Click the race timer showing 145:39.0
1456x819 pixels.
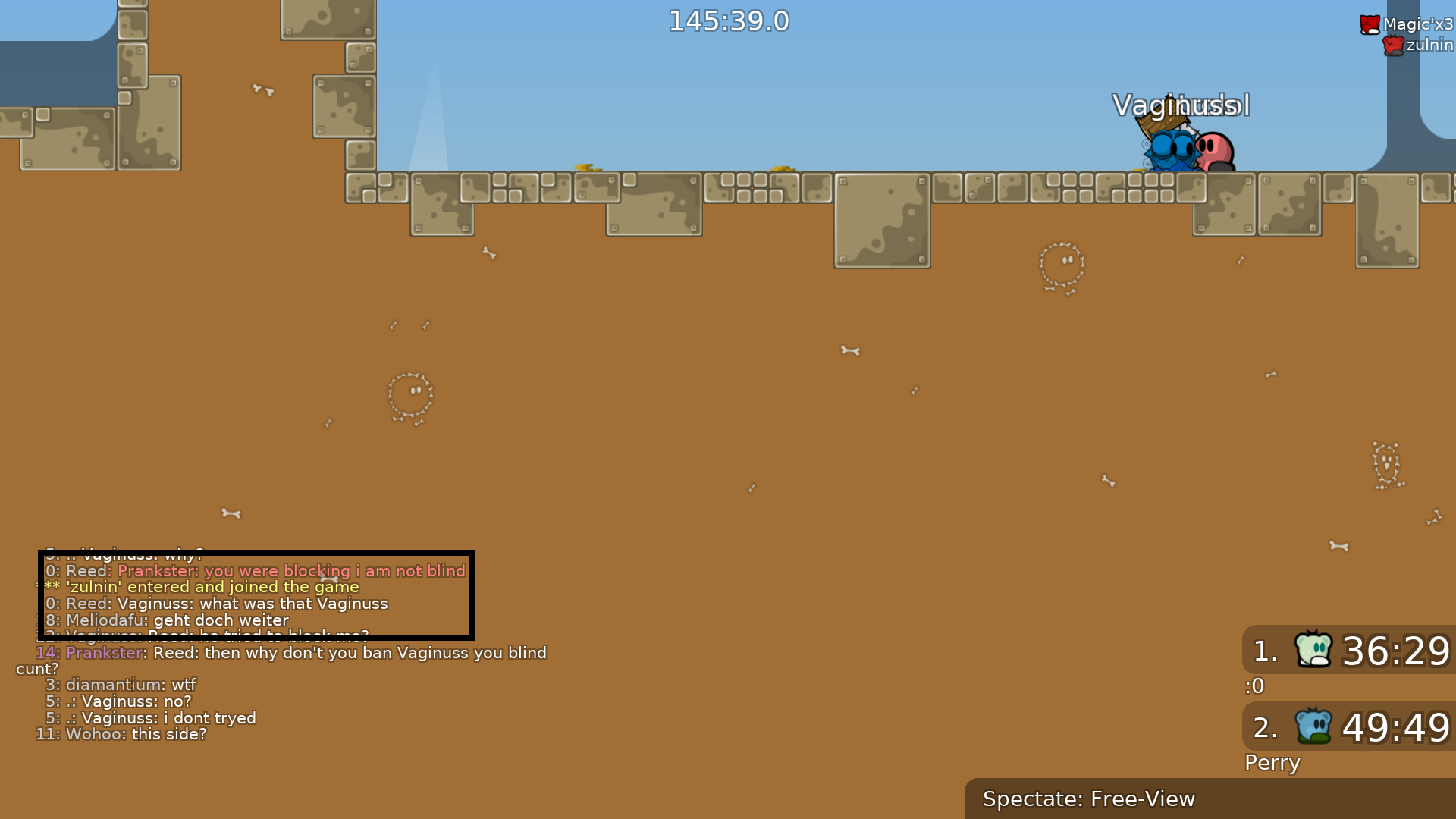coord(728,20)
